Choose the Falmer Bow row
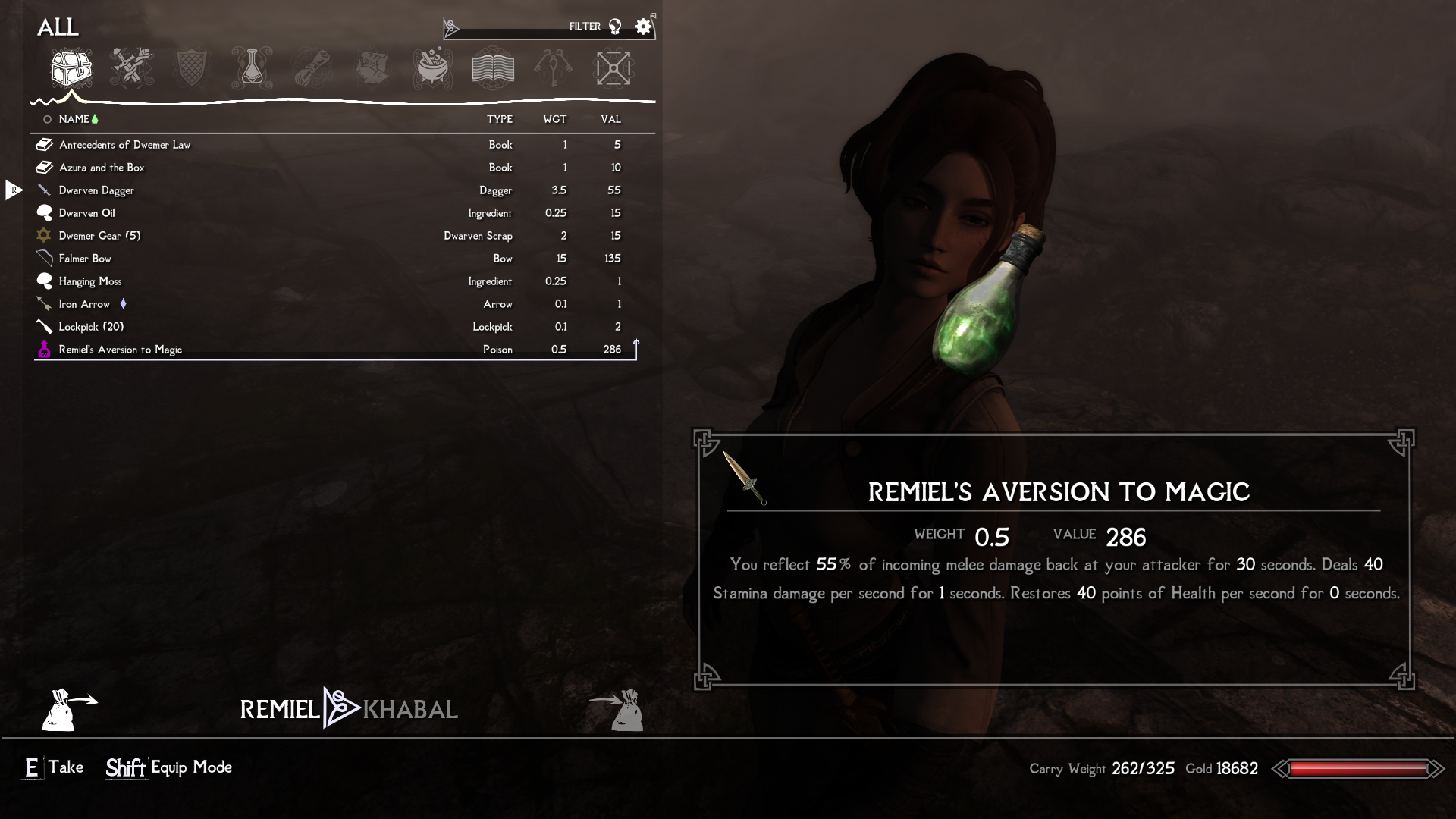 tap(85, 259)
